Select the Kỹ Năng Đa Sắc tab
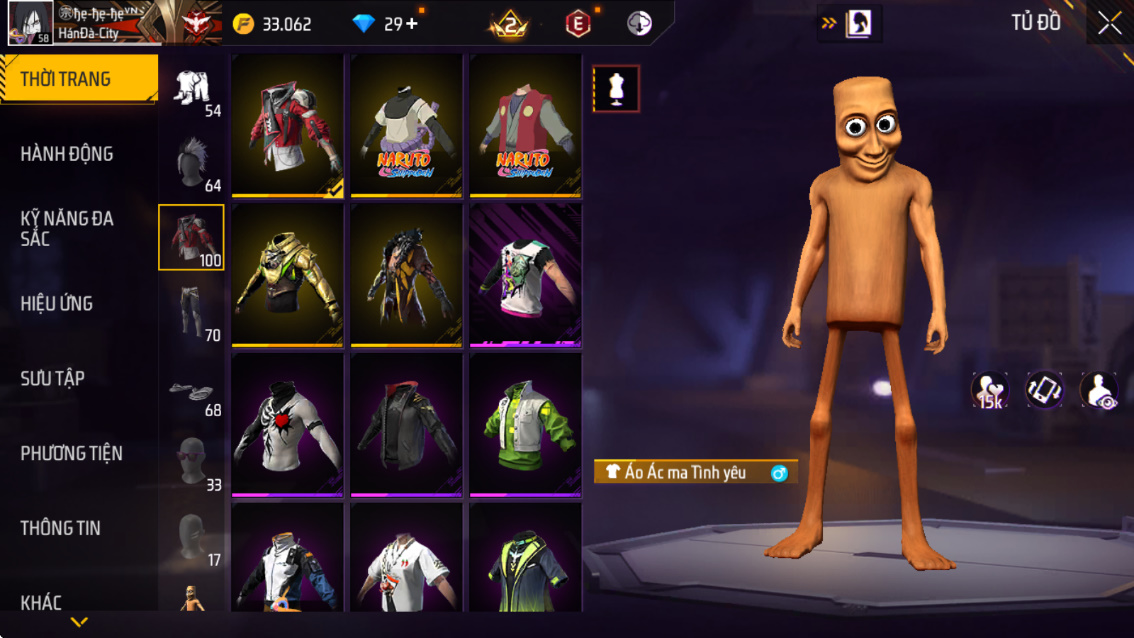Screen dimensions: 1134x638 pos(67,228)
